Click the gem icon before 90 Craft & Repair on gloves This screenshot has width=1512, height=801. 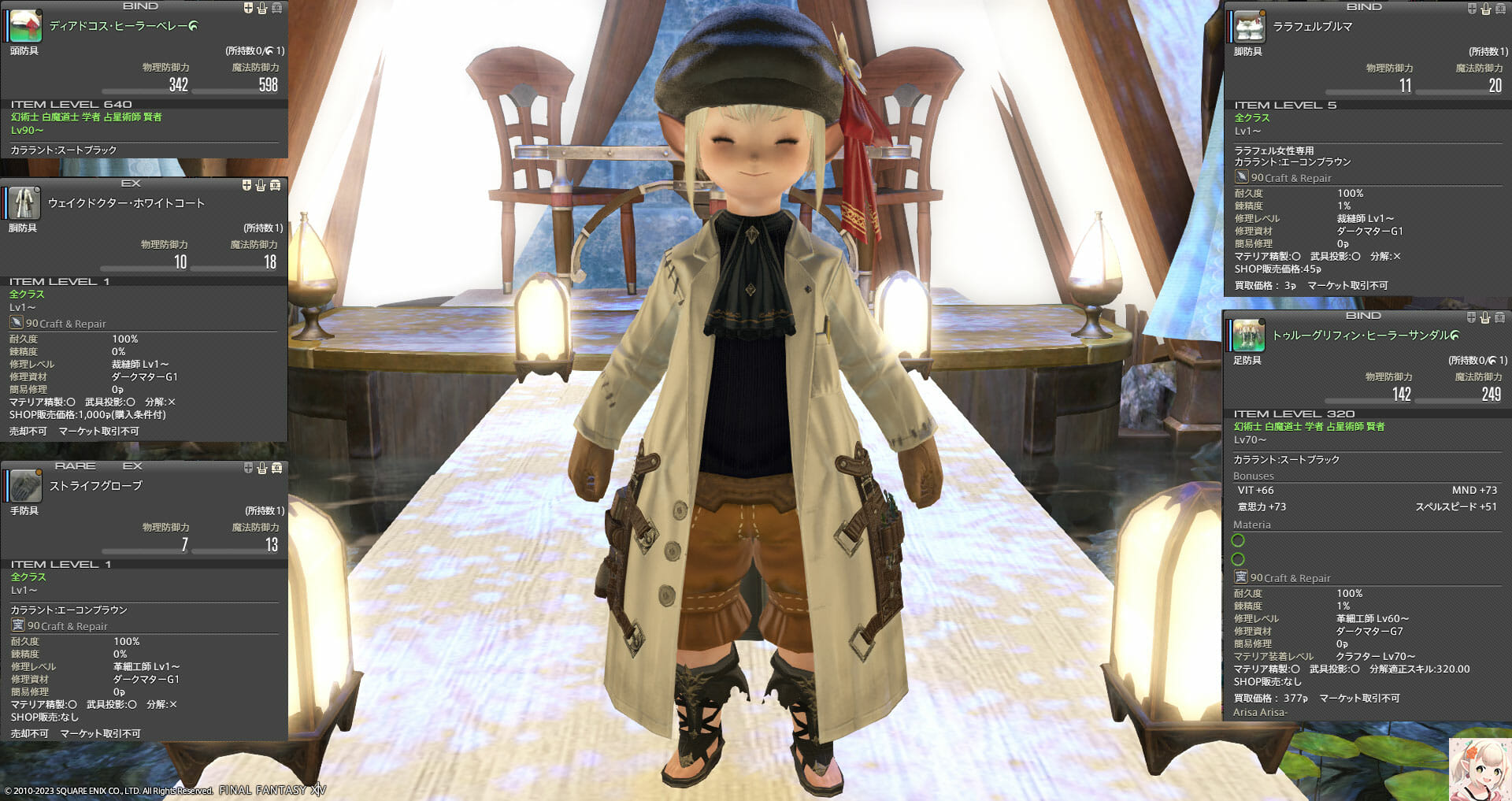point(17,625)
